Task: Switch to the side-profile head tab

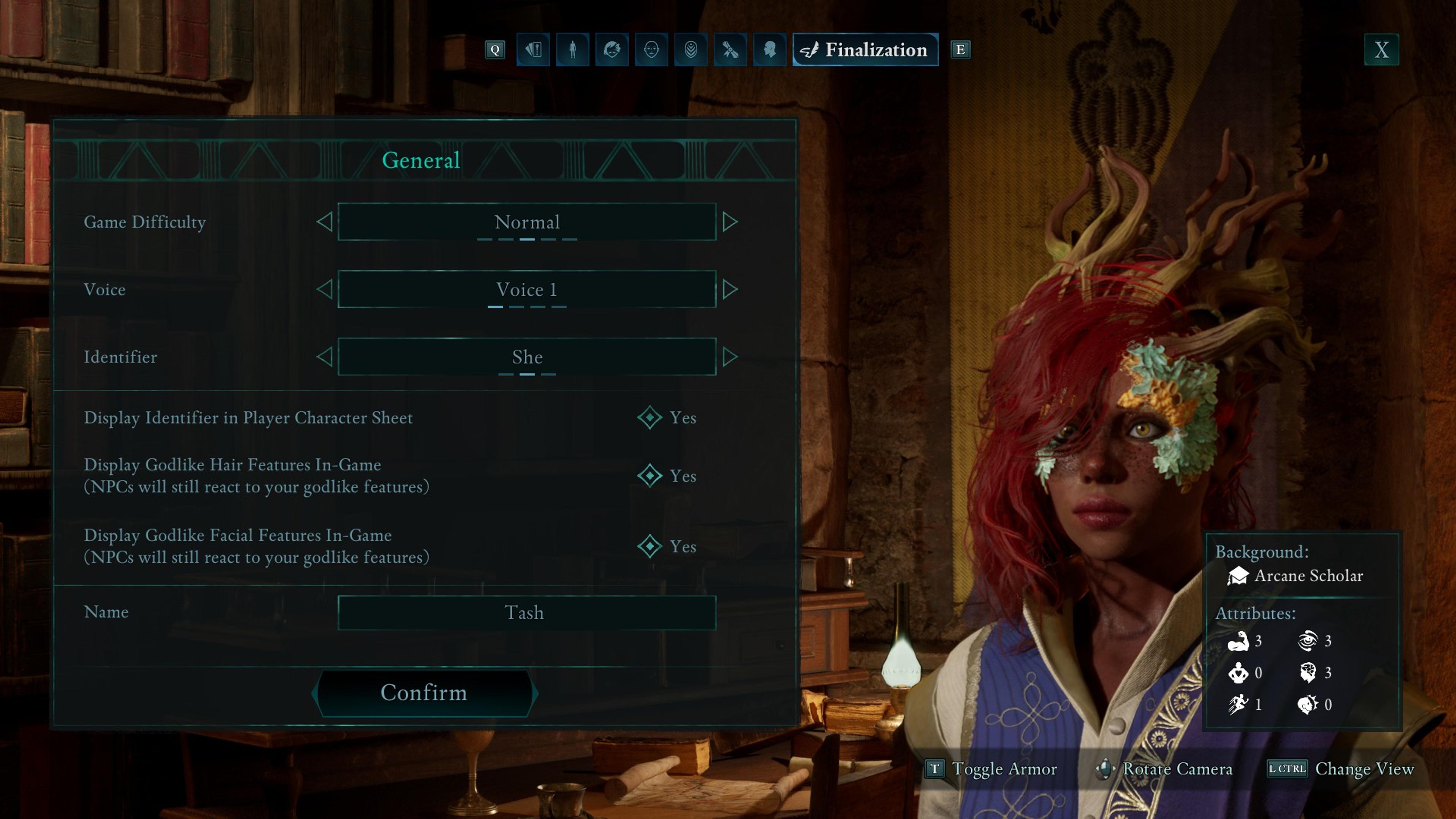Action: point(769,50)
